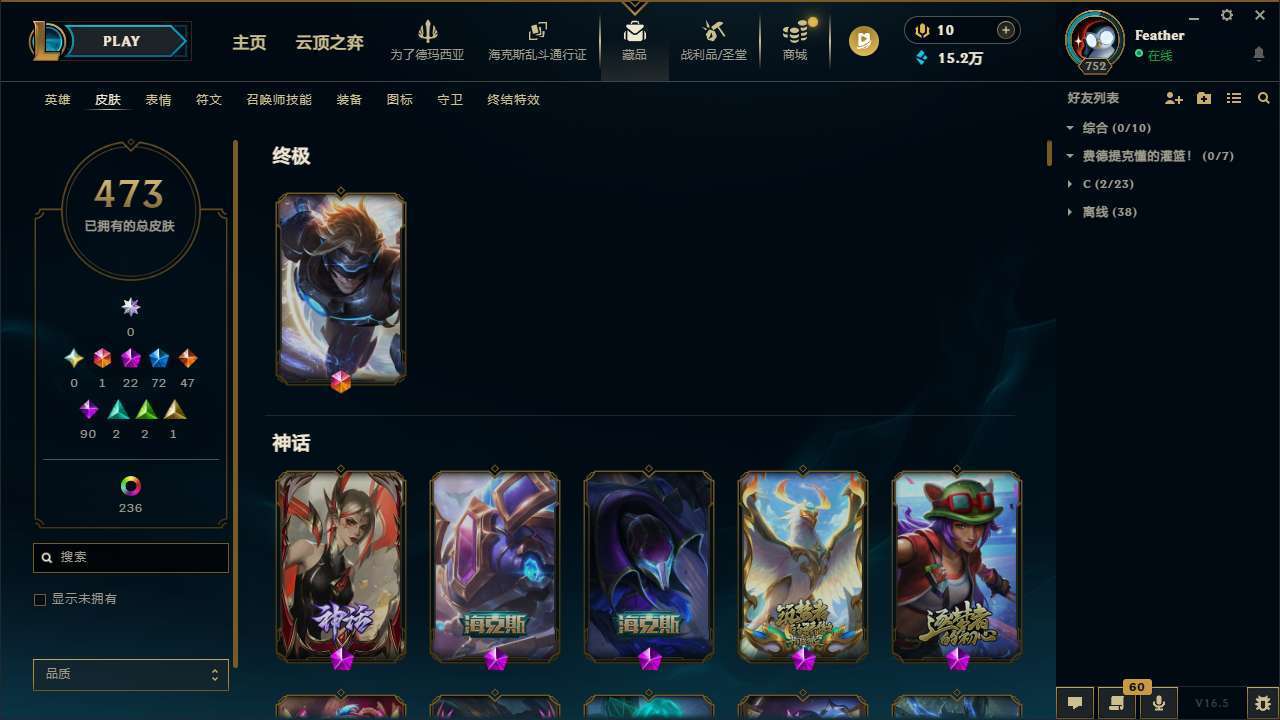The width and height of the screenshot is (1280, 720).
Task: Toggle the notification bell in friends panel
Action: pyautogui.click(x=1258, y=53)
